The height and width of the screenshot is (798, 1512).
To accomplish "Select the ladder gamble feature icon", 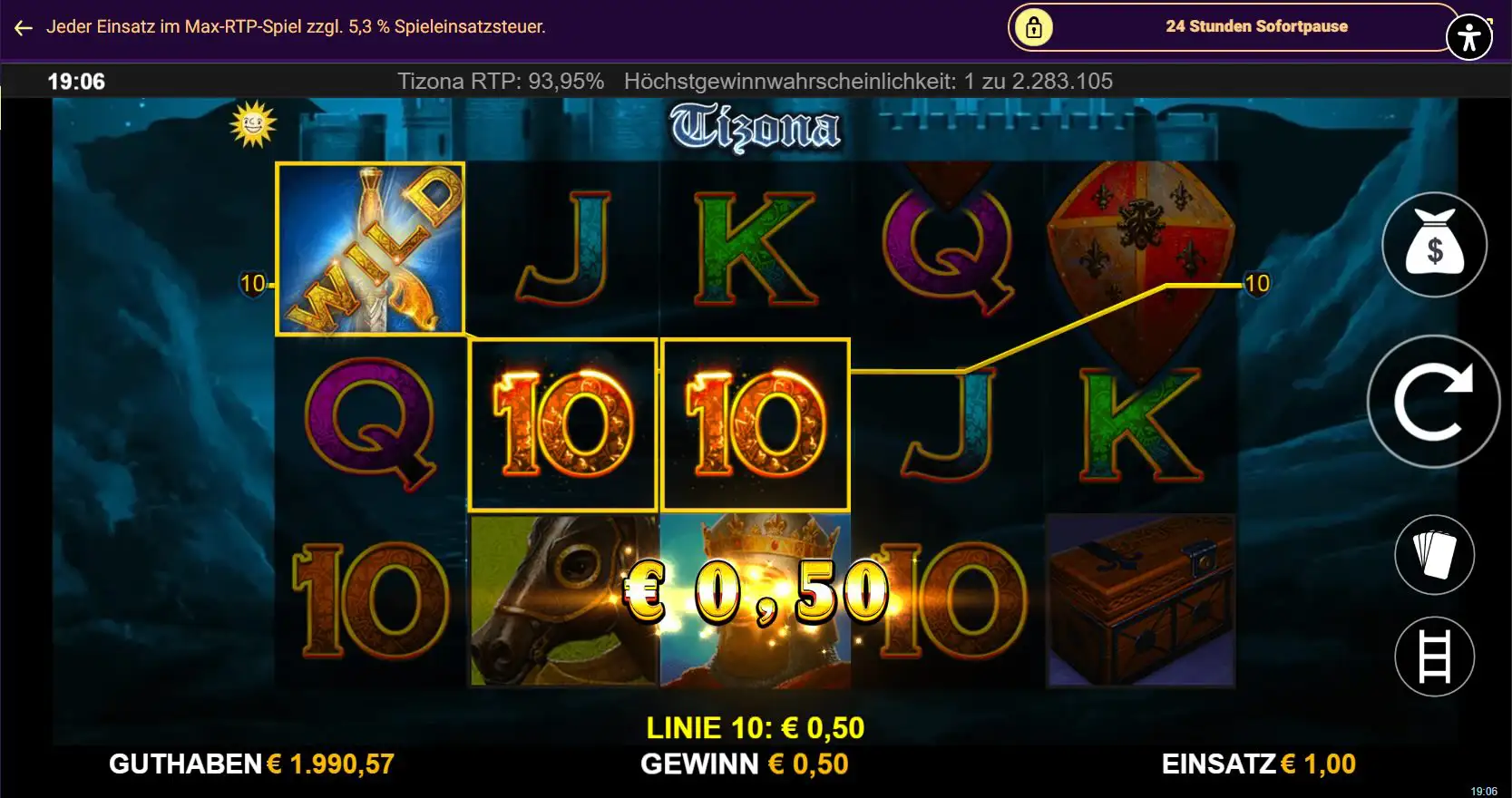I will click(1433, 657).
